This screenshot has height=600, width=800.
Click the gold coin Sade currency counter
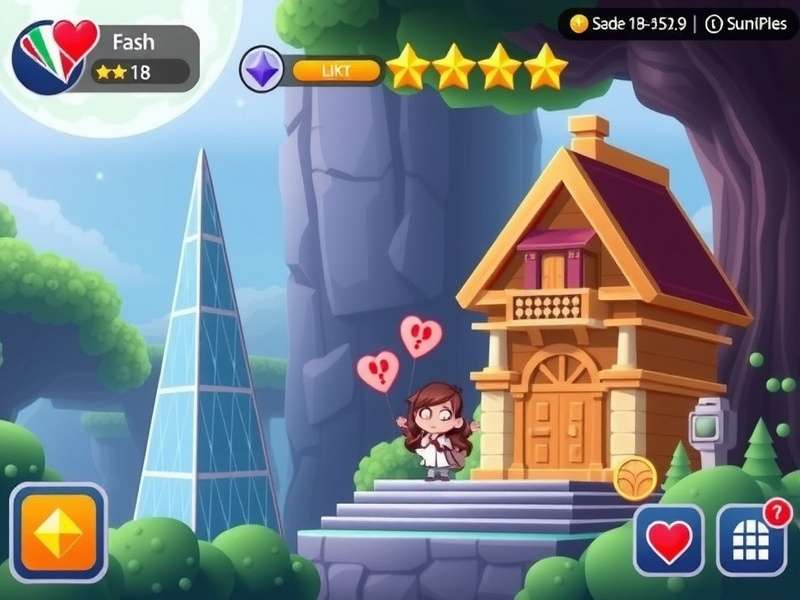627,24
